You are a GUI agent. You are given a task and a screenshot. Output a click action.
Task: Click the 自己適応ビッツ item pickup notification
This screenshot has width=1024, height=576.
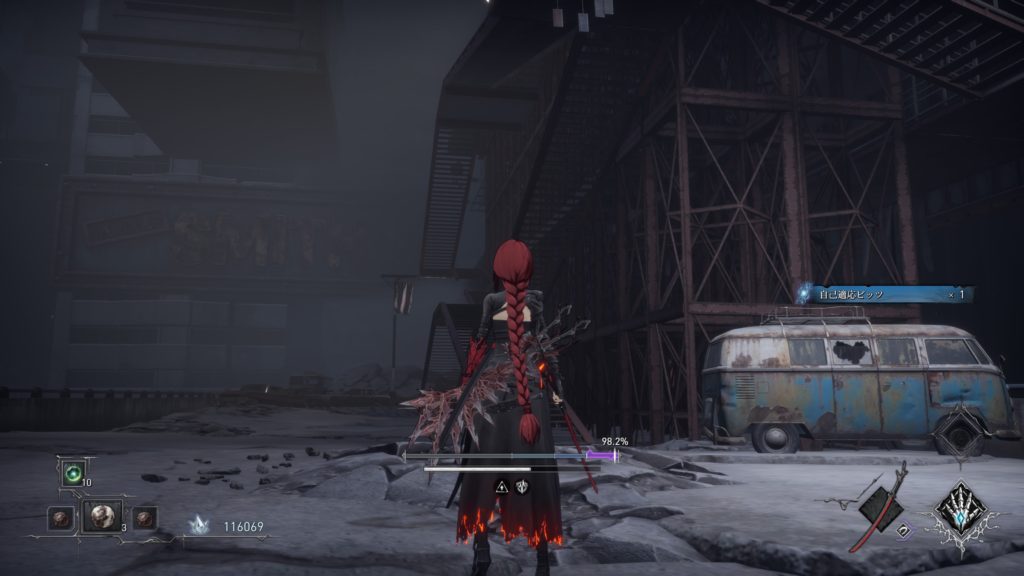tap(886, 294)
